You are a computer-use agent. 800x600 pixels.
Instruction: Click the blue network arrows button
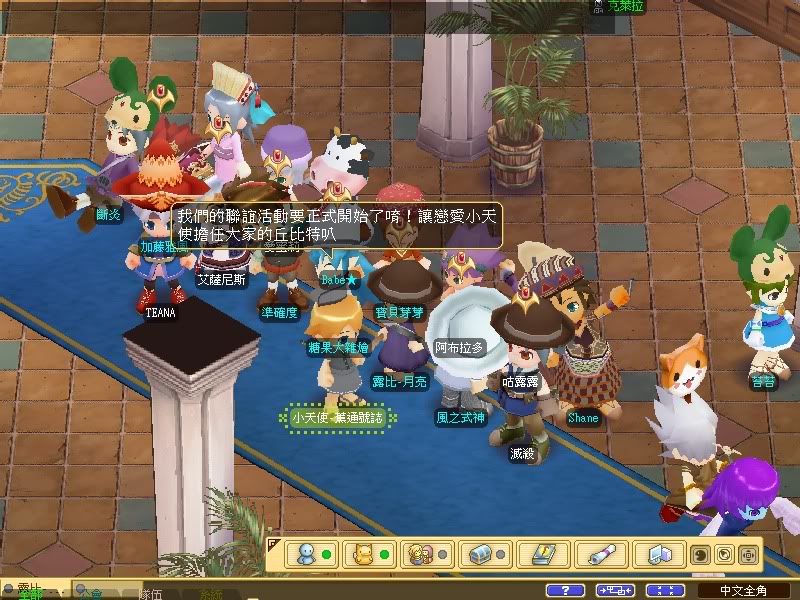[615, 590]
